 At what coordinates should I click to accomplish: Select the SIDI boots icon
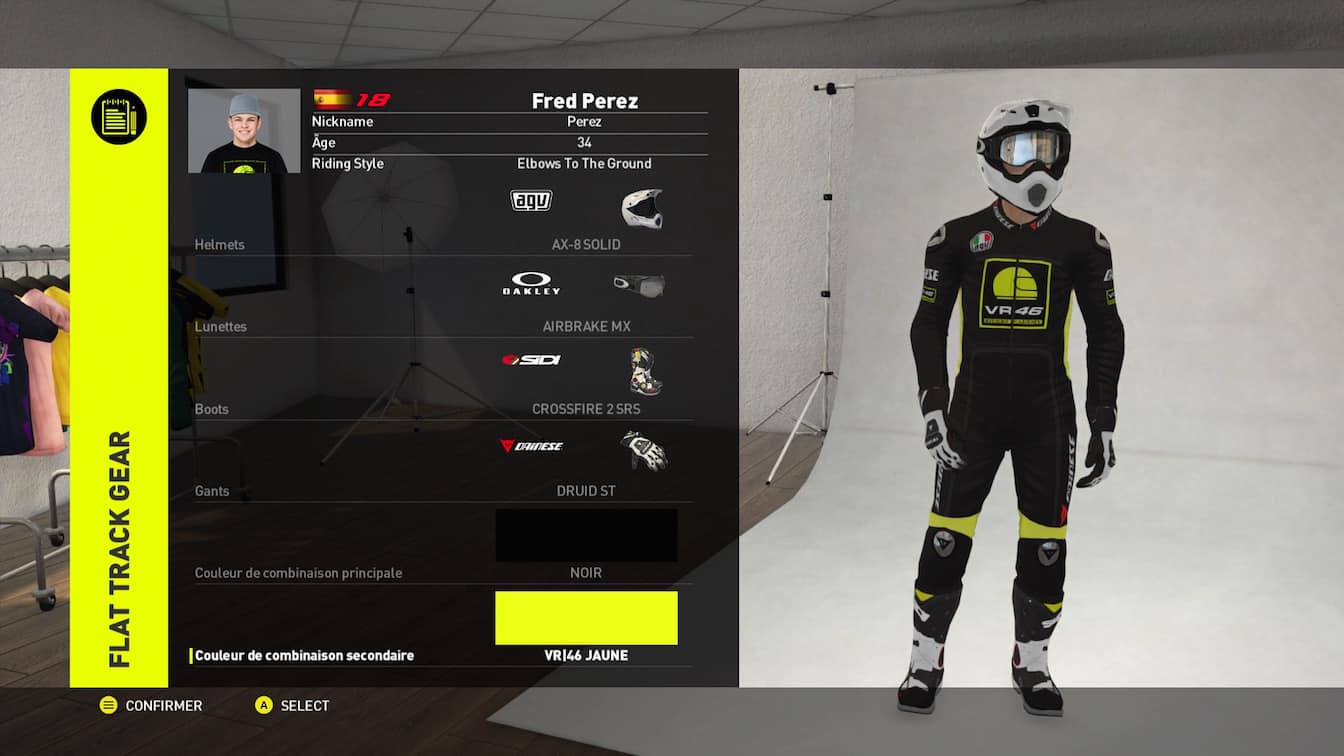tap(646, 371)
